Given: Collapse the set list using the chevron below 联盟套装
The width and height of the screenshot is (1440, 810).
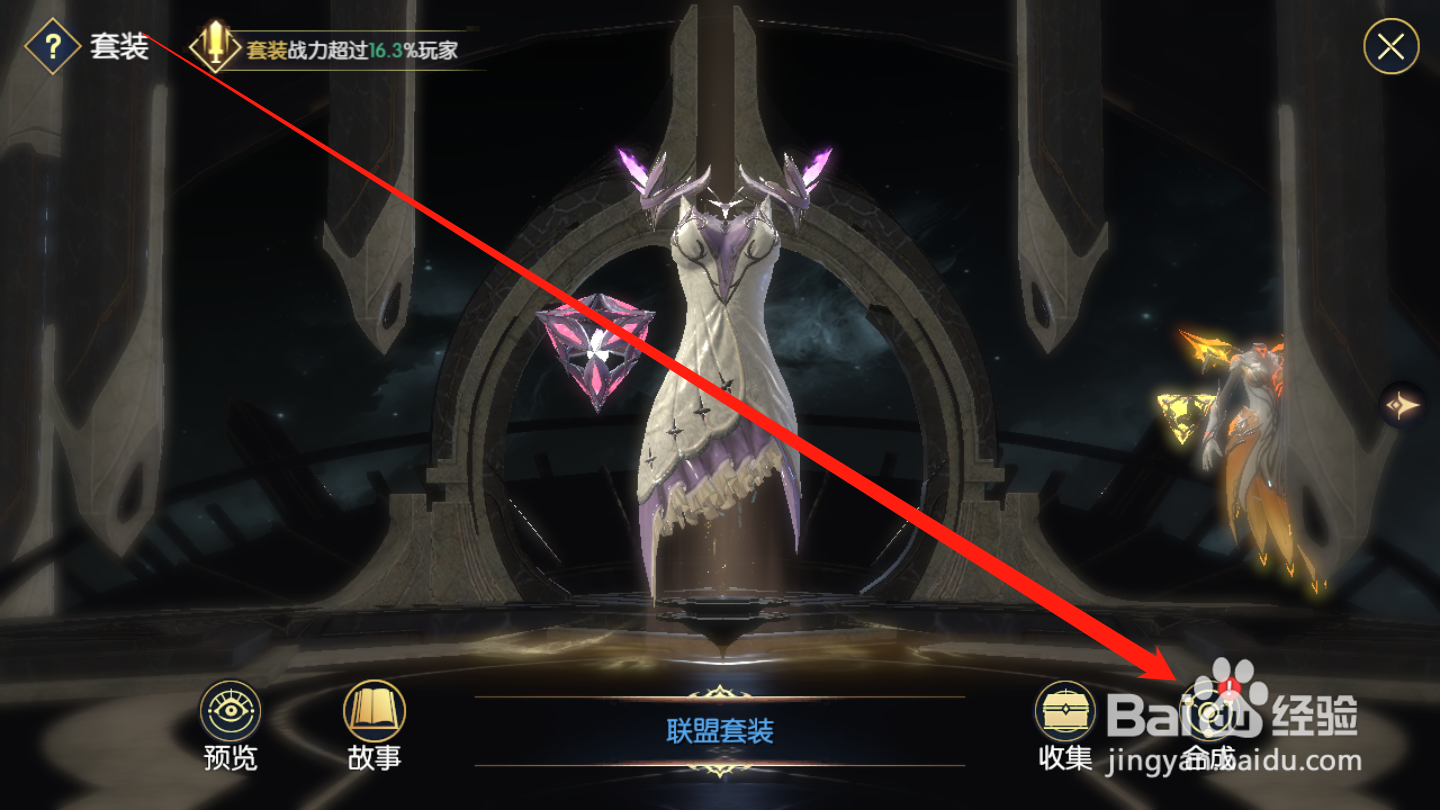Looking at the screenshot, I should [718, 770].
